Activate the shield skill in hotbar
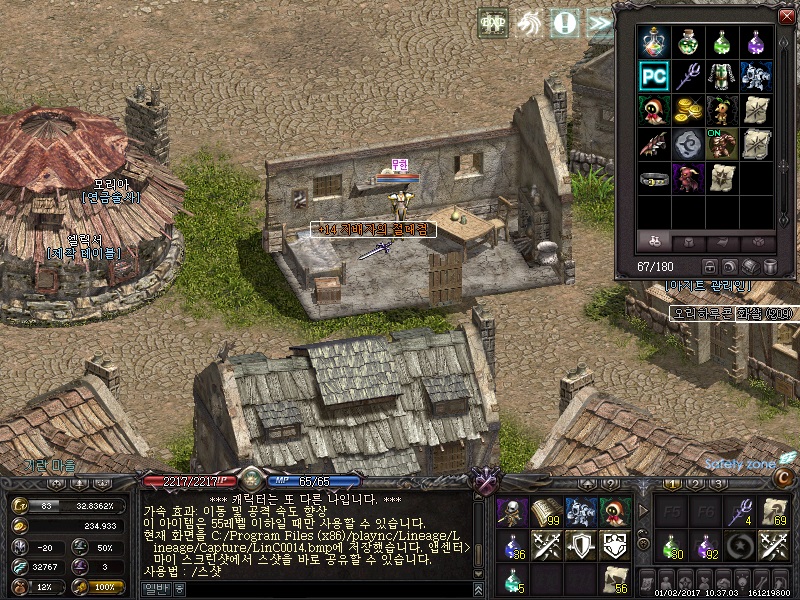 click(581, 545)
